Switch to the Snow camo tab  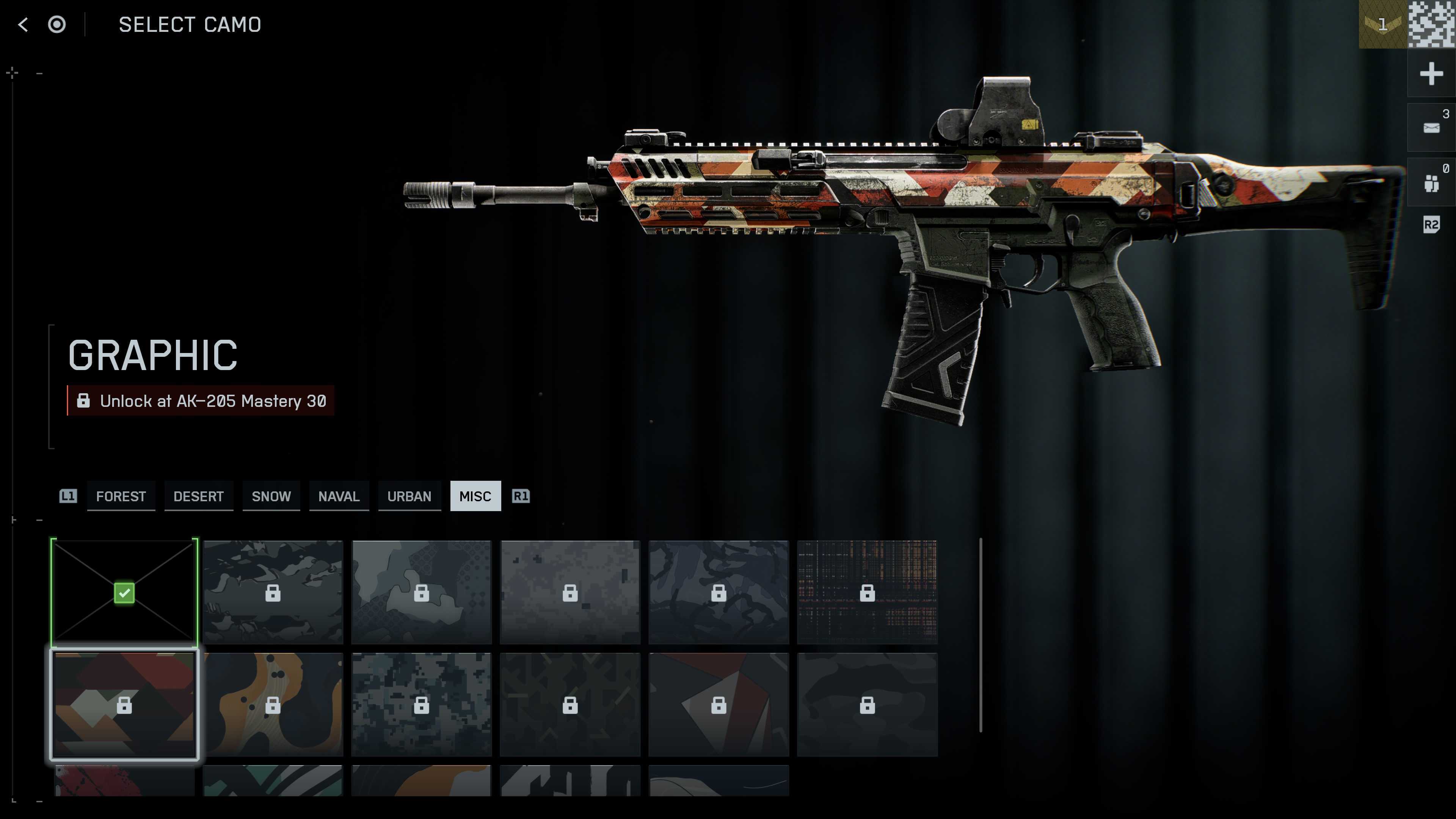pyautogui.click(x=271, y=496)
